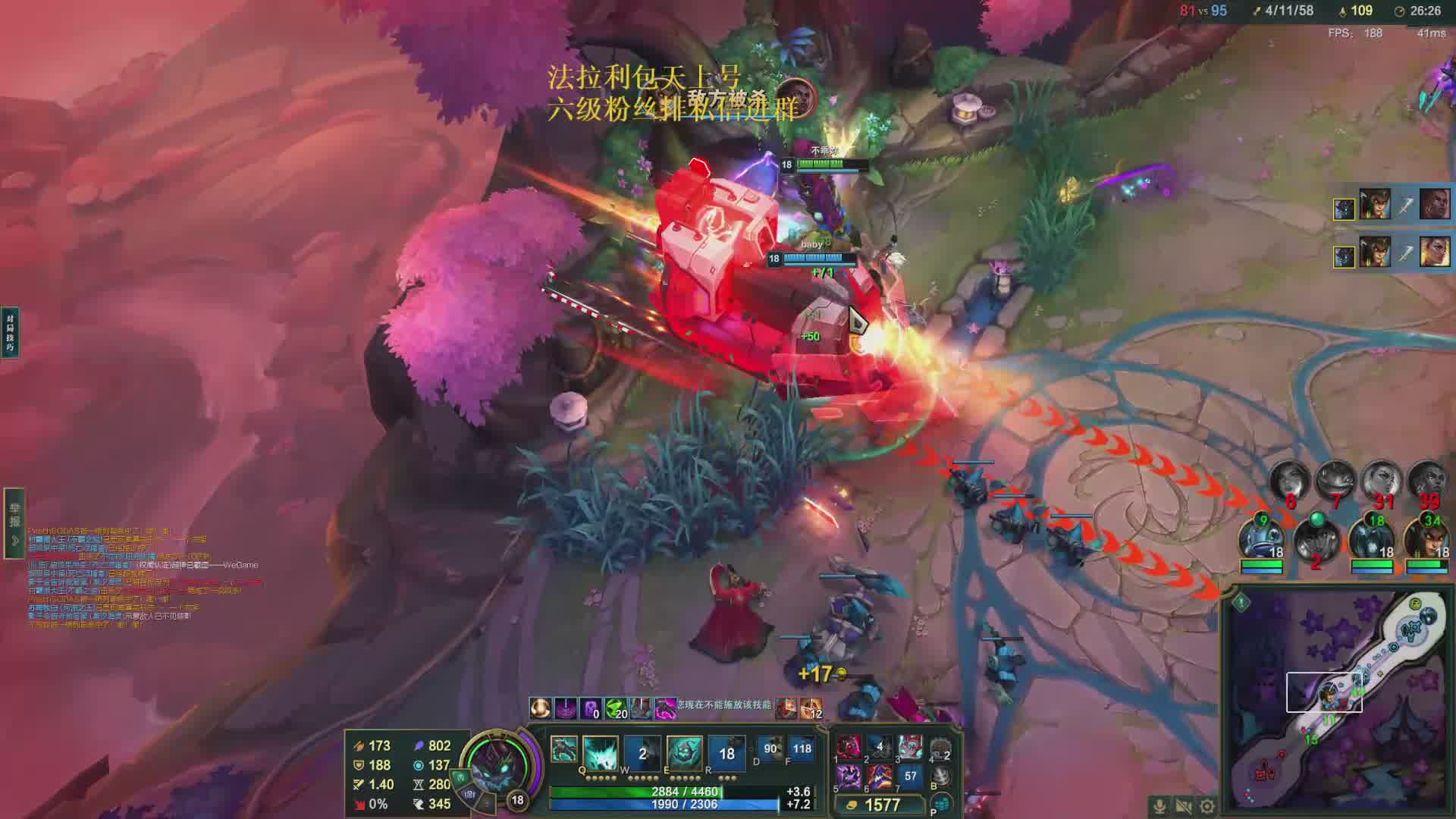Use summoner spell D
The height and width of the screenshot is (819, 1456).
coord(770,748)
